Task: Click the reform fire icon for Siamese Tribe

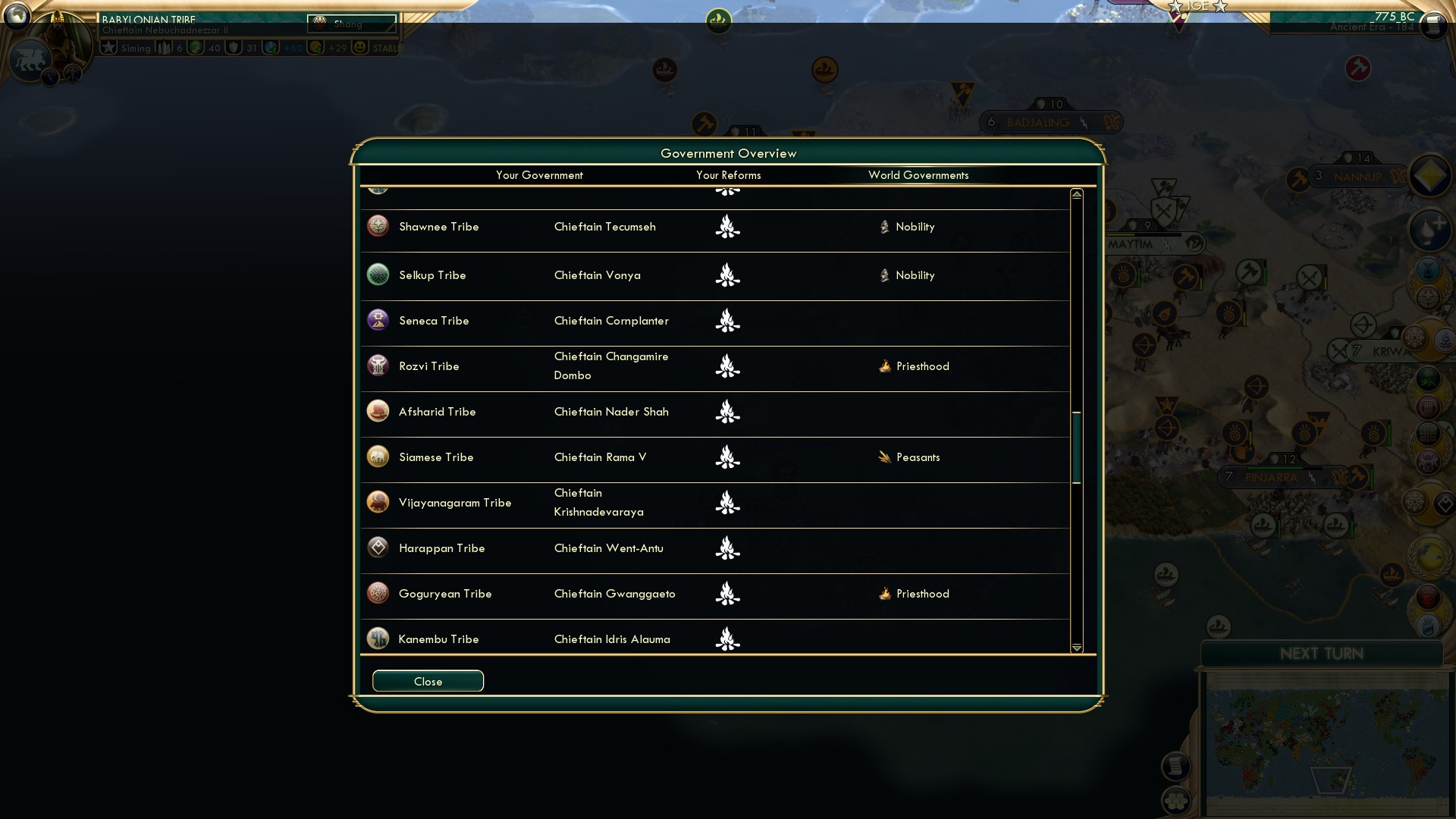Action: pos(727,457)
